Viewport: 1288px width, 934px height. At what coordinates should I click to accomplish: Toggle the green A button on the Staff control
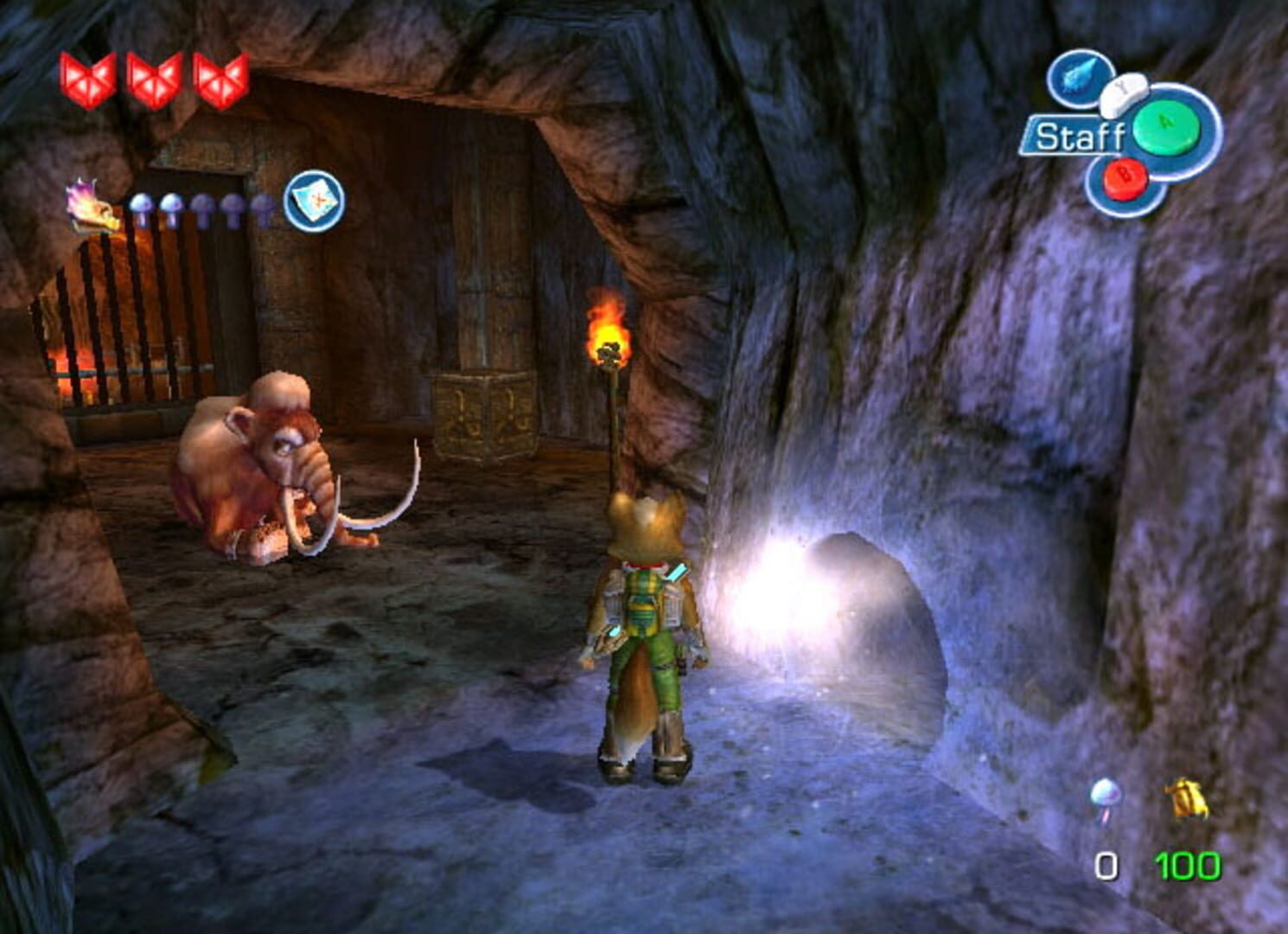[1164, 127]
